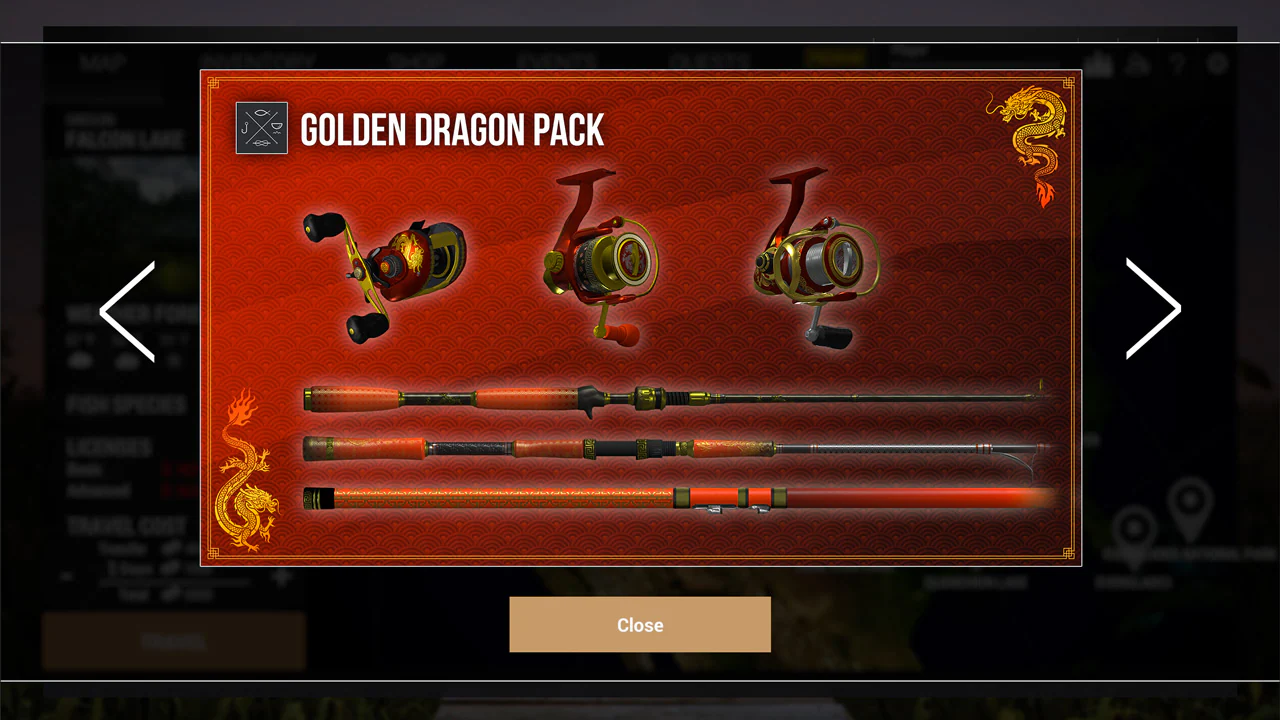
Task: Click the shopping bag icon in the top bar
Action: [1098, 64]
